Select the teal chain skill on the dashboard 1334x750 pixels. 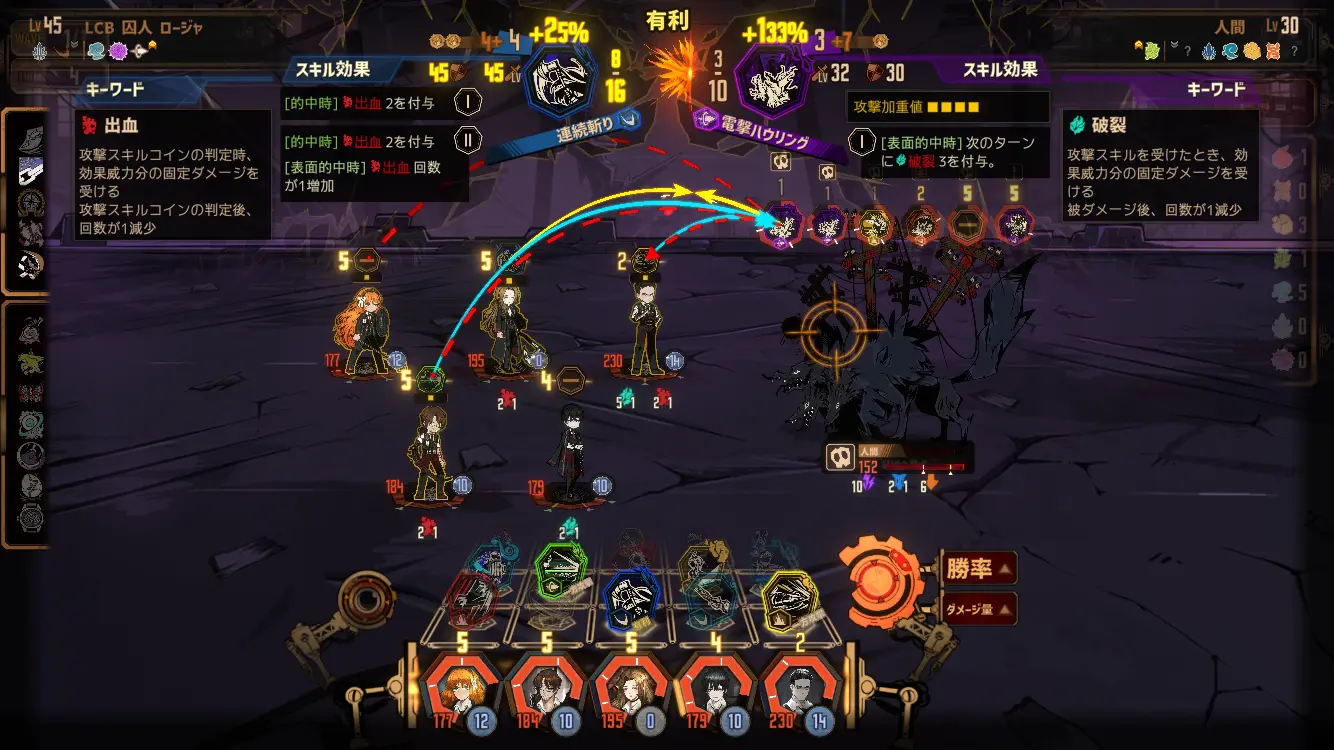coord(713,598)
